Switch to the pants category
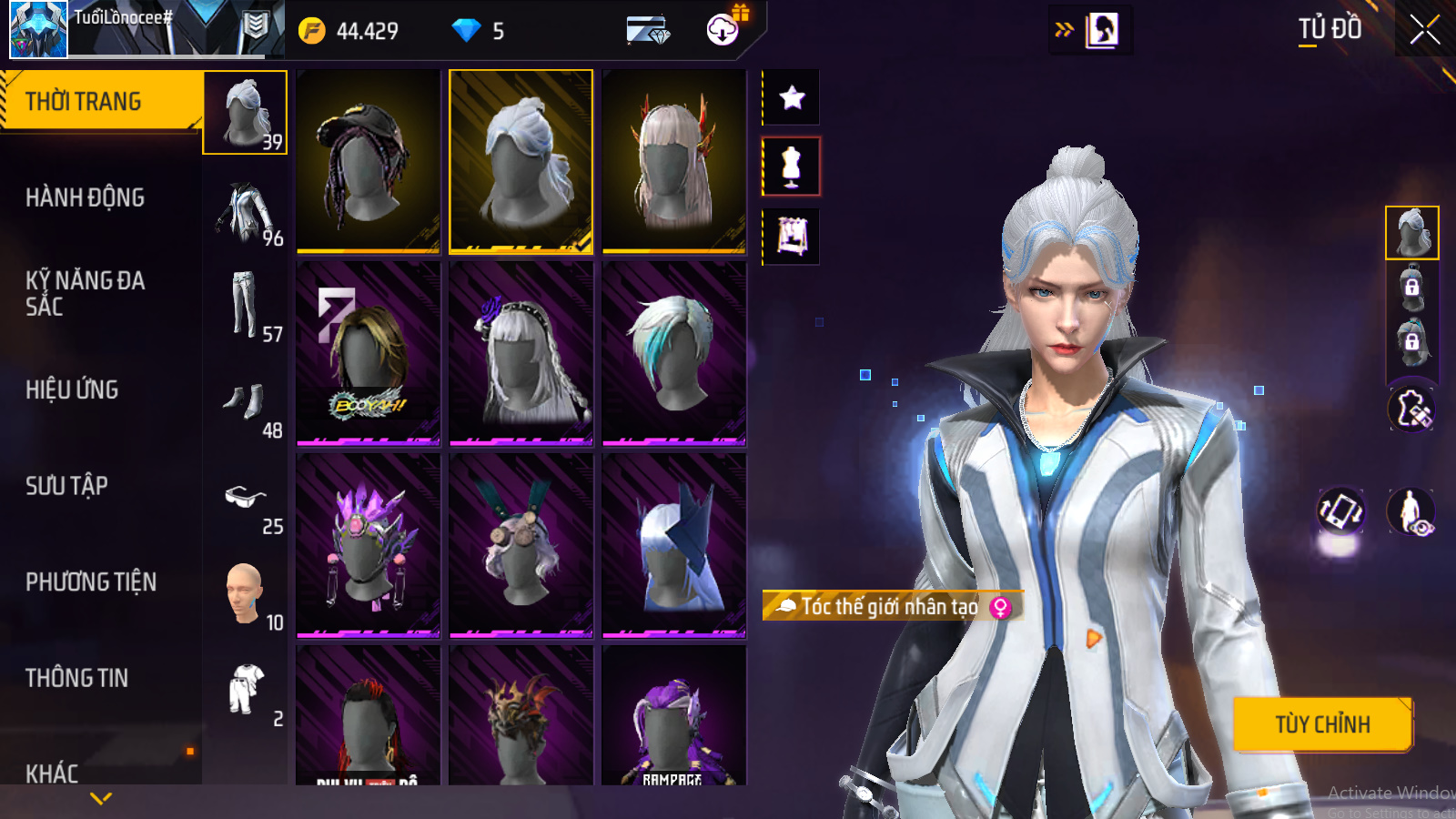The width and height of the screenshot is (1456, 819). point(246,305)
